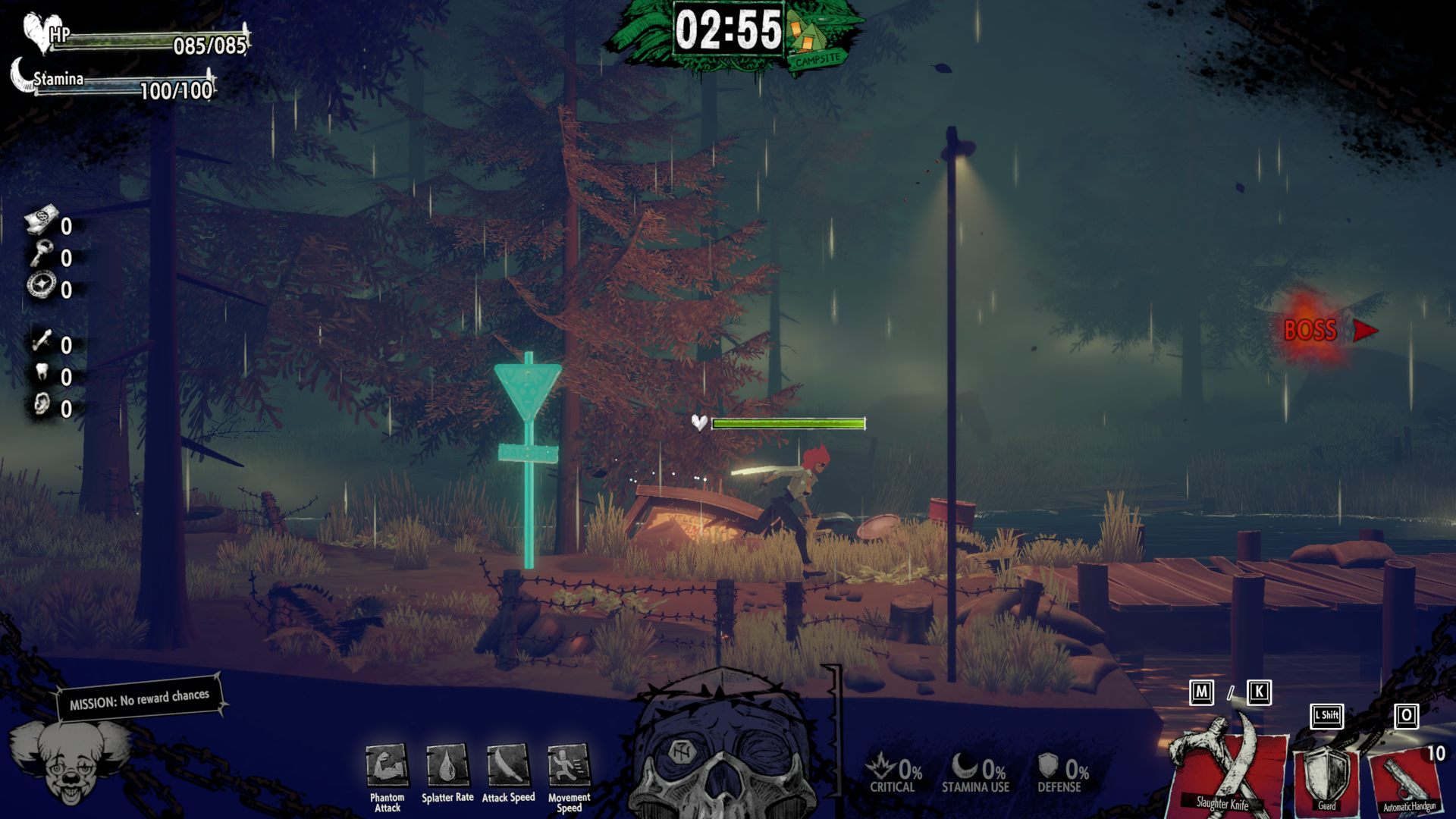Open the Movement Speed stat icon
Image resolution: width=1456 pixels, height=819 pixels.
[x=569, y=766]
